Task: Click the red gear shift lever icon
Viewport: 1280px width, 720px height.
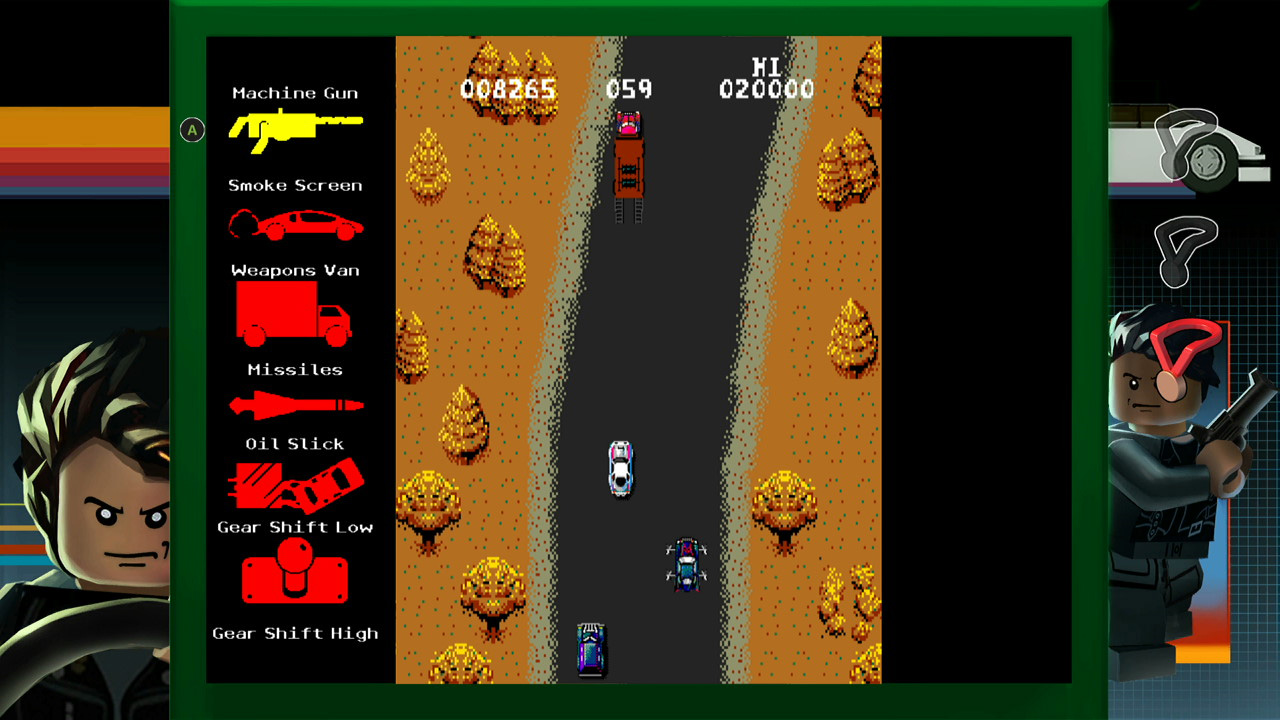Action: click(295, 572)
